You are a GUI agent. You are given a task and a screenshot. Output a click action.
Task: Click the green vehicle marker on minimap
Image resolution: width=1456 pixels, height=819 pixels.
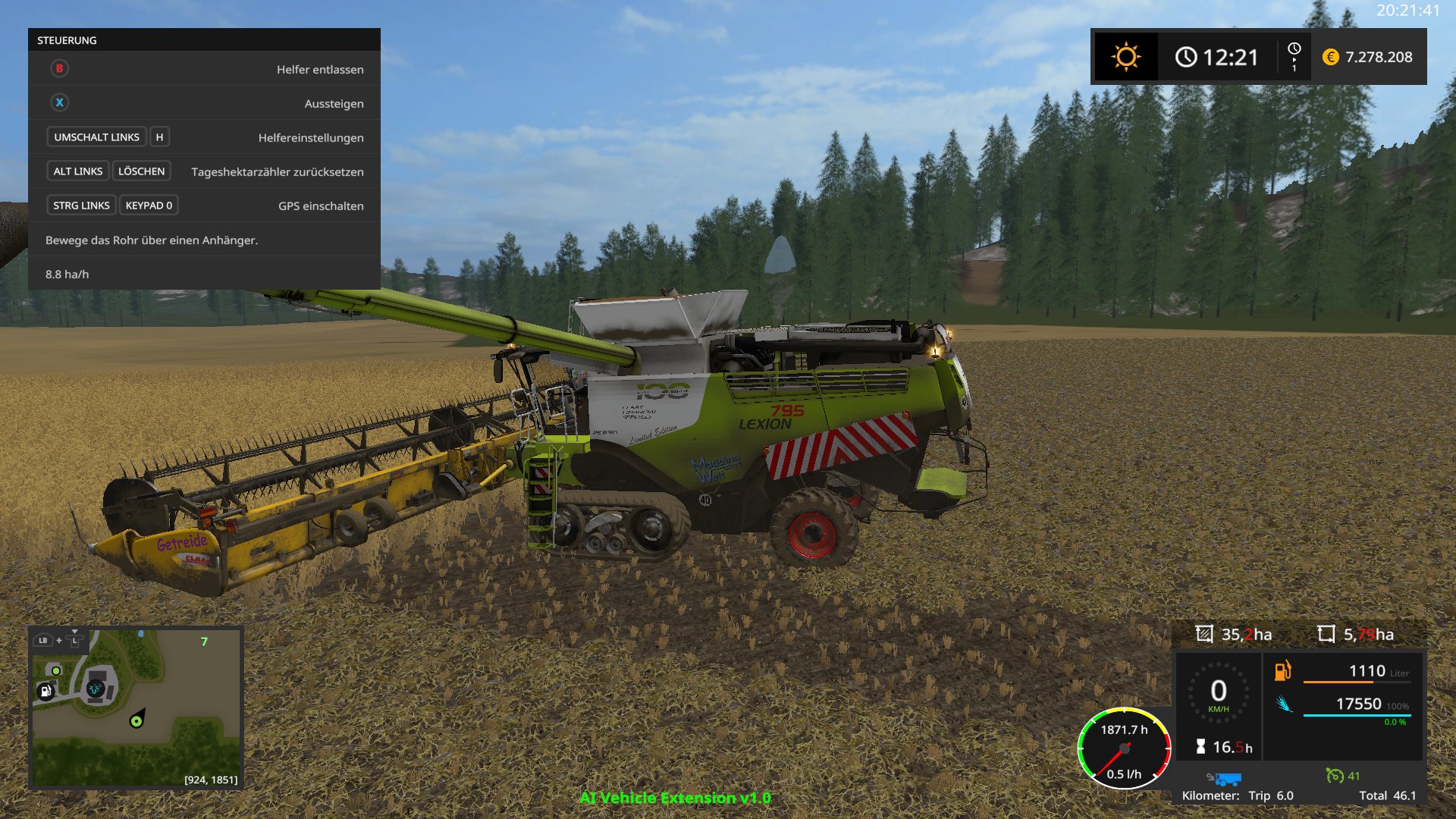point(136,721)
